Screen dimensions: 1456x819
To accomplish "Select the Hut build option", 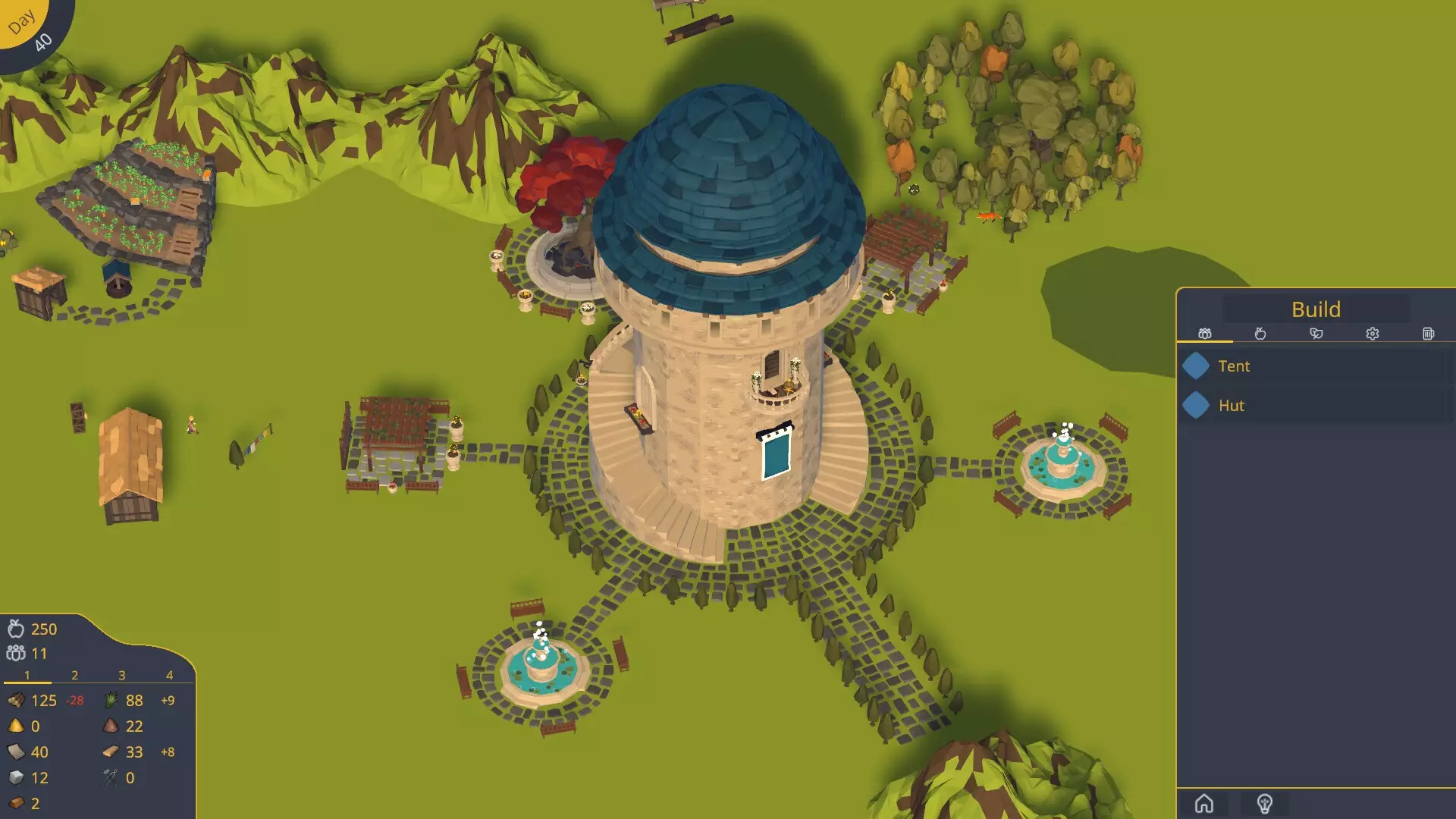I will (1232, 405).
